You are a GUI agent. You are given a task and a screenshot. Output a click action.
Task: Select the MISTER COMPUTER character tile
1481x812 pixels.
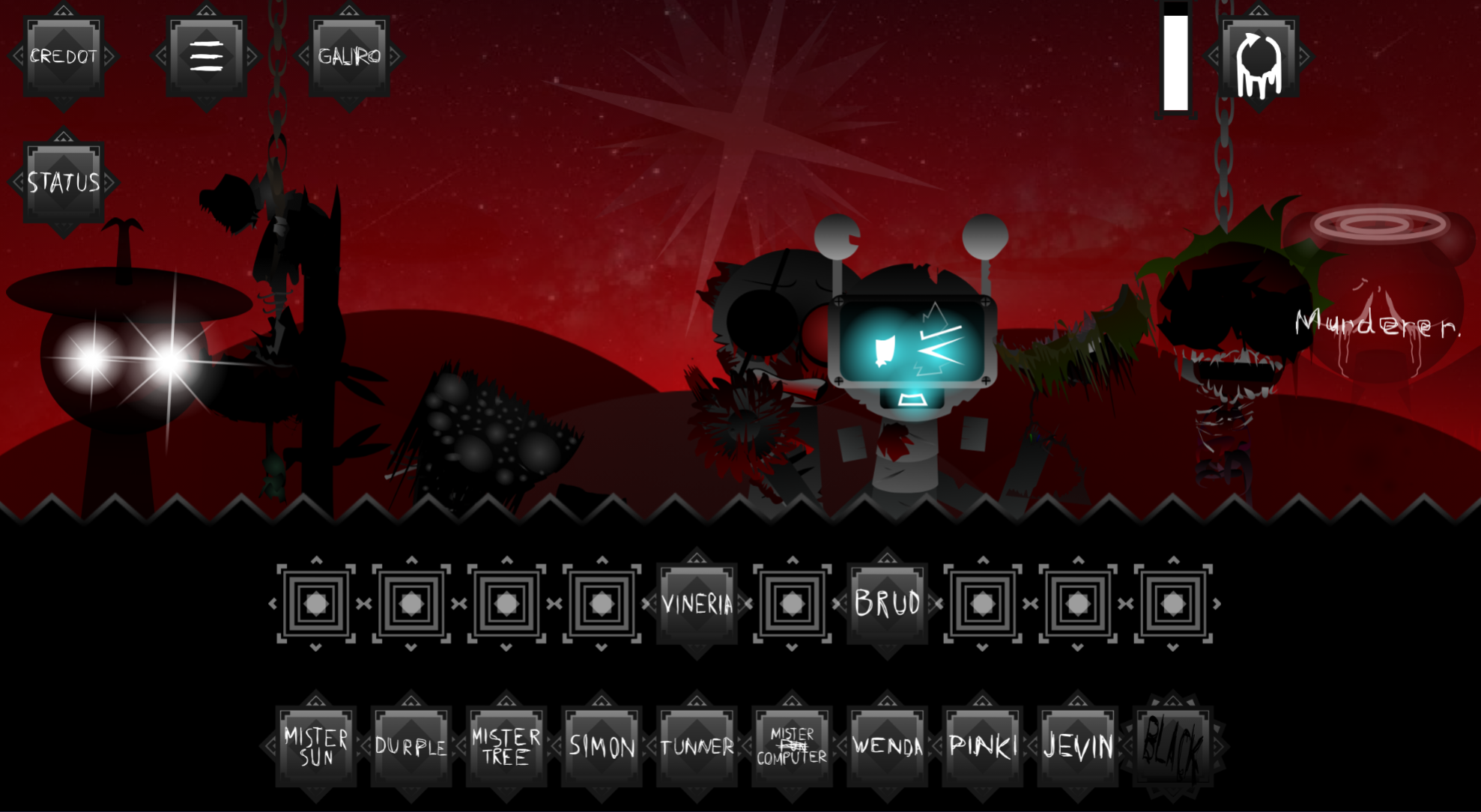[792, 746]
